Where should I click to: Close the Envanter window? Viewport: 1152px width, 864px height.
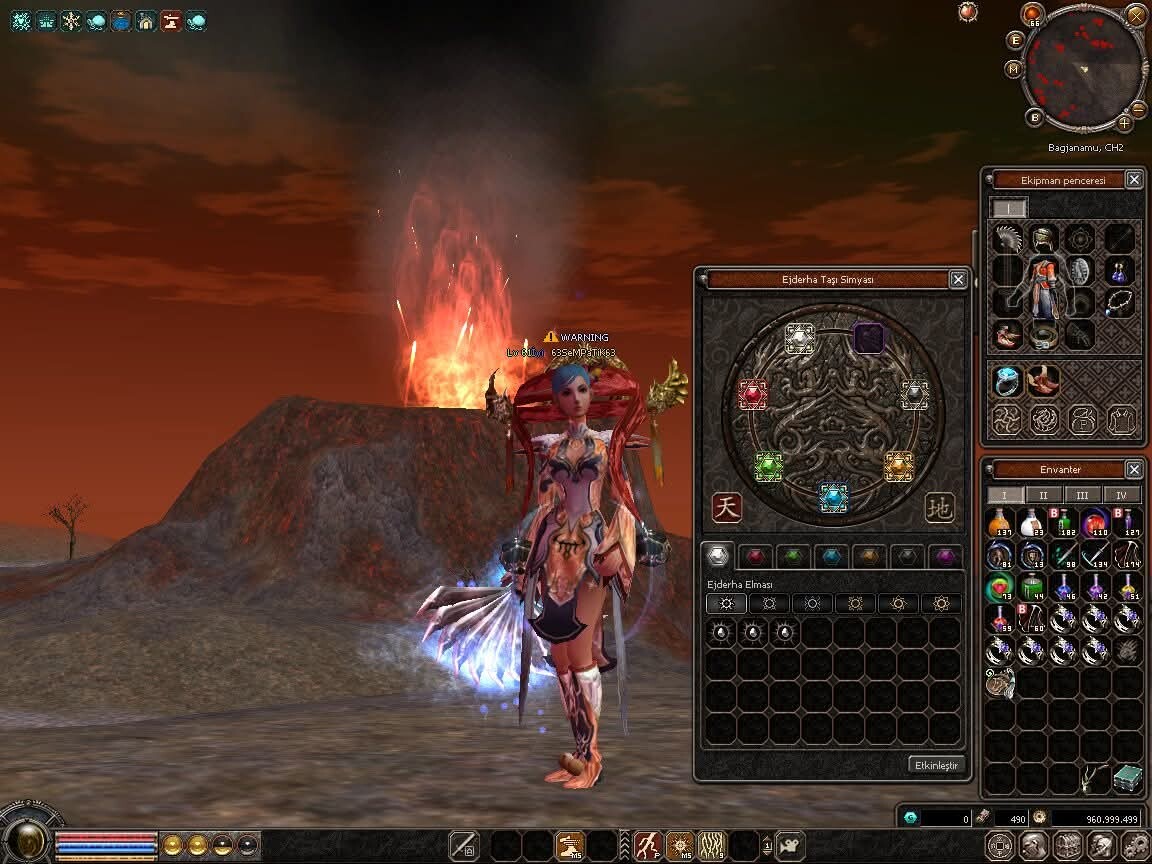coord(1134,469)
